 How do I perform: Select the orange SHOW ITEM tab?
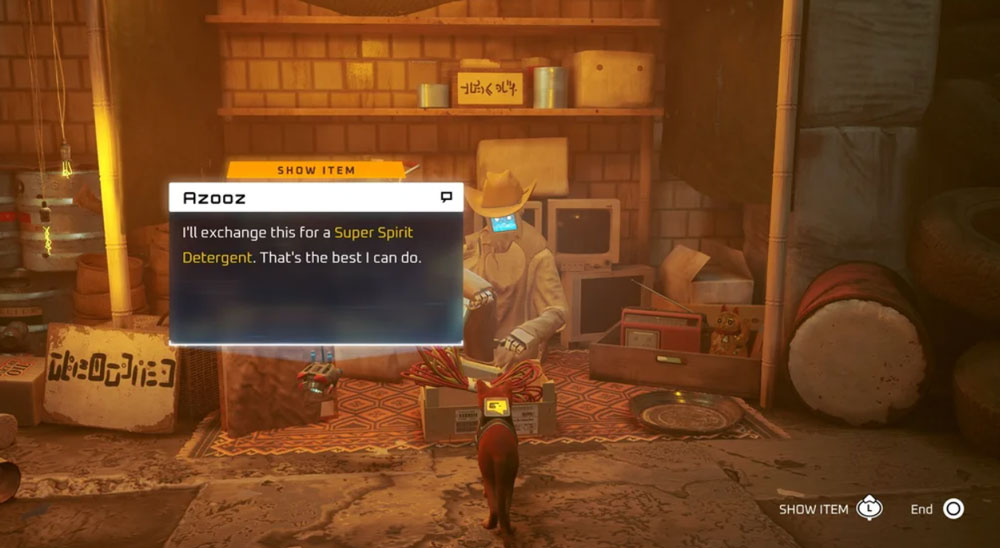[x=316, y=170]
